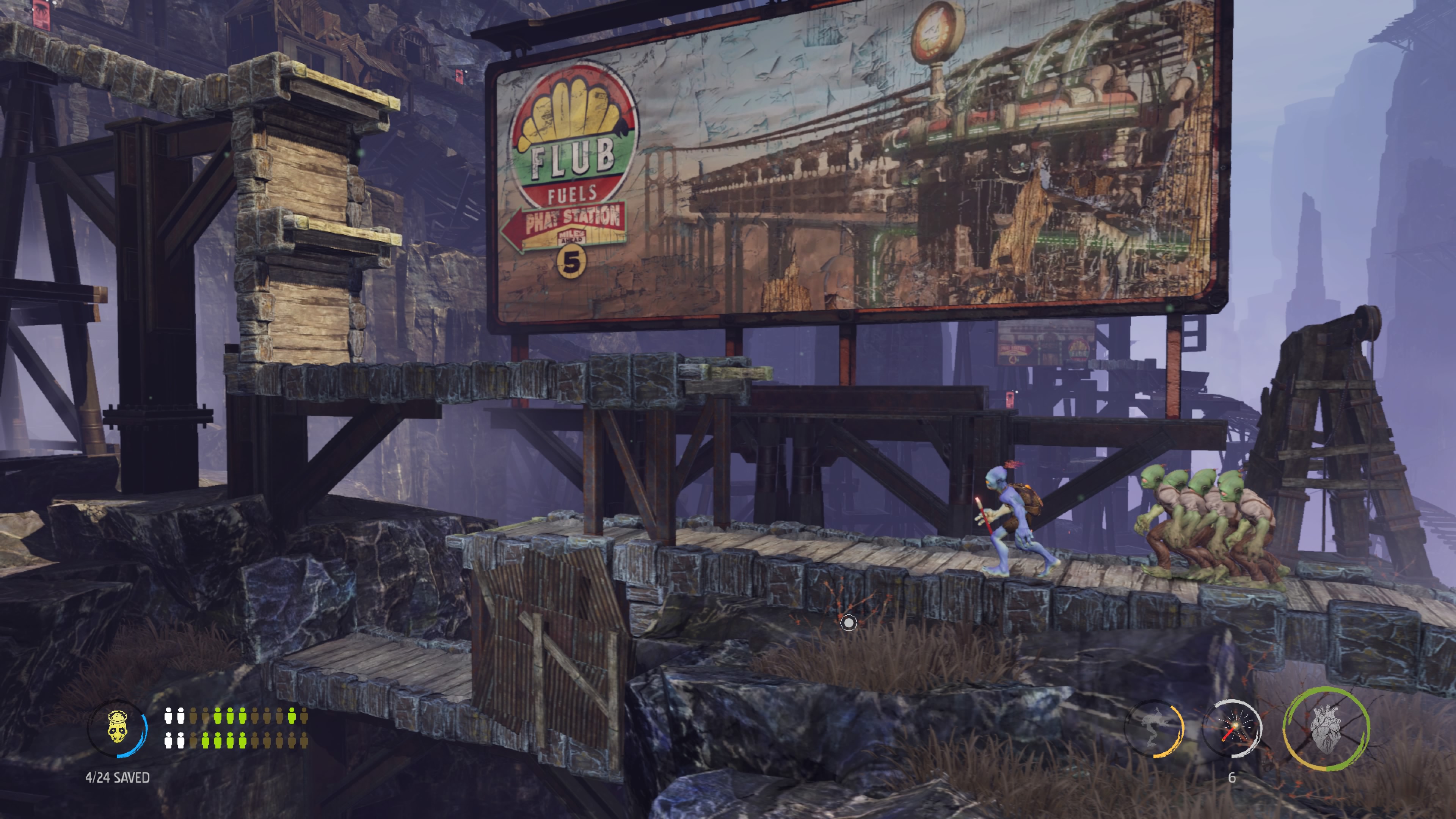Screen dimensions: 1456x819
Task: Click the yellow Mudokon skull icon
Action: (x=118, y=728)
